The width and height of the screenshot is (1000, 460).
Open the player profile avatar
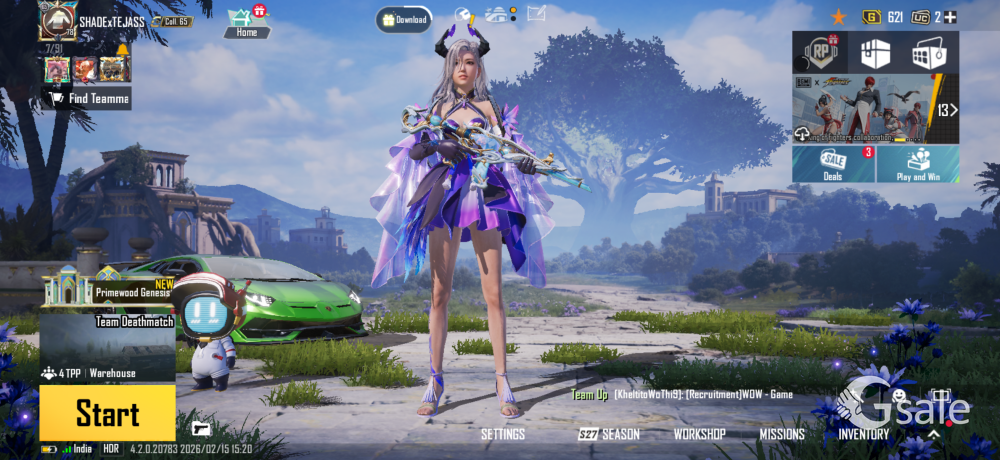[x=58, y=20]
